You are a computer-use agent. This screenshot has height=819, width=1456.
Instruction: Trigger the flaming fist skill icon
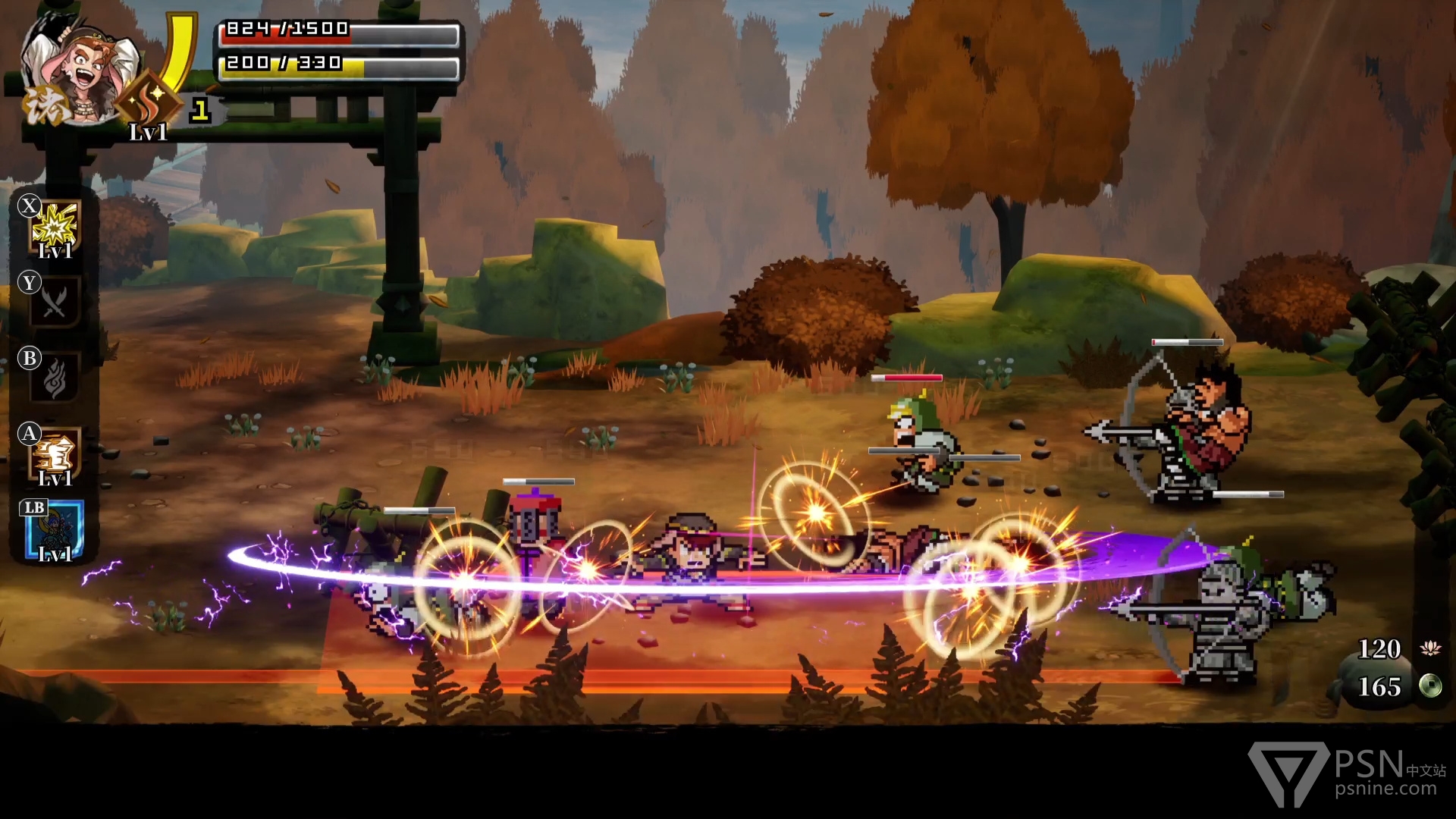pyautogui.click(x=55, y=454)
